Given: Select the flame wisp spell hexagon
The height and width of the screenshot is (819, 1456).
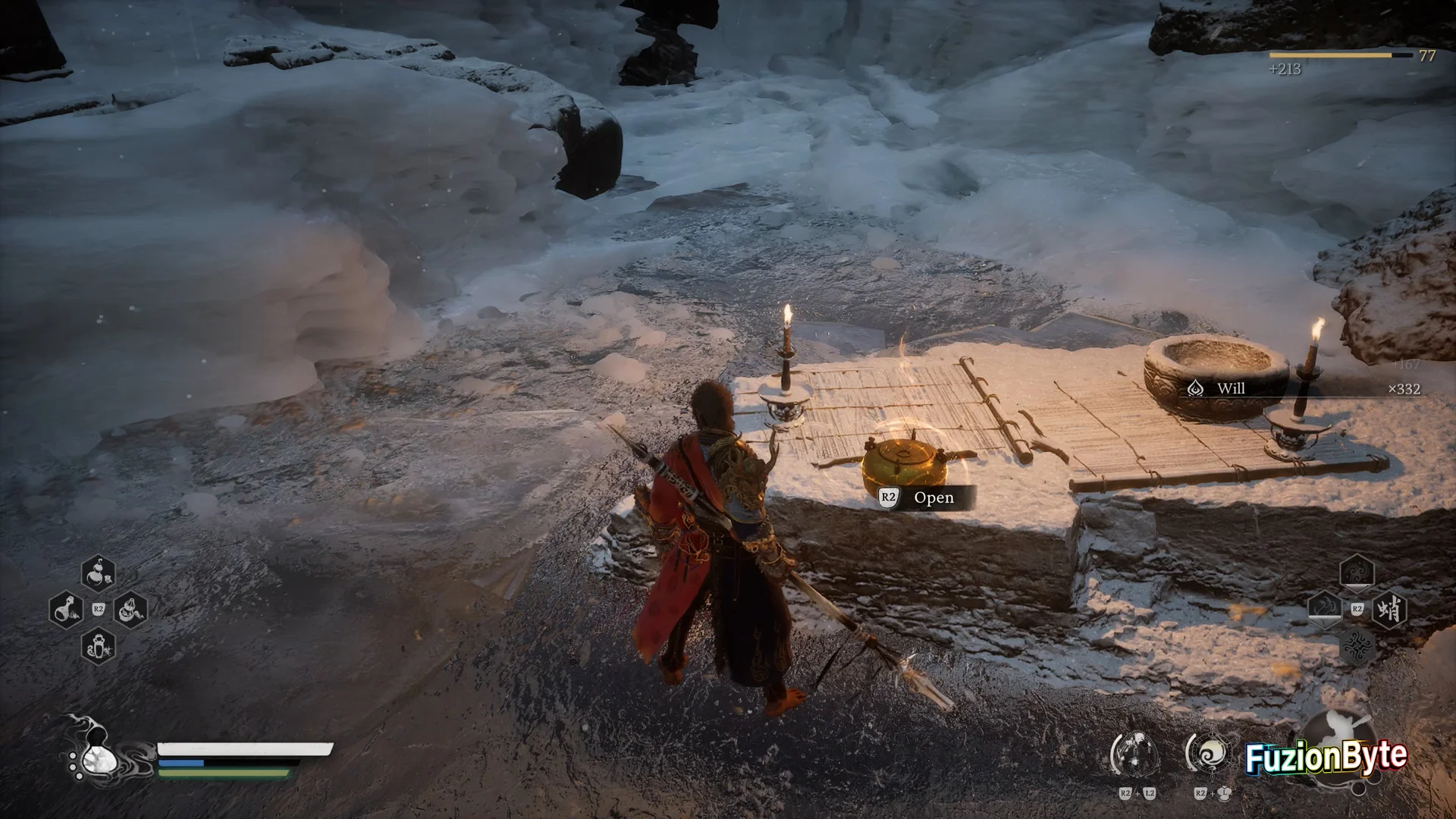Looking at the screenshot, I should click(1324, 610).
